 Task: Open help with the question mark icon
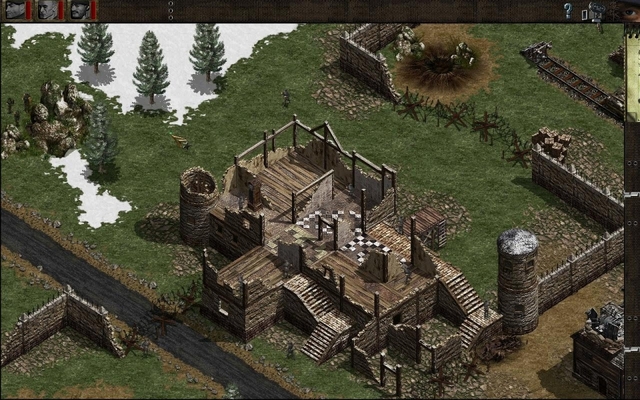[x=568, y=11]
